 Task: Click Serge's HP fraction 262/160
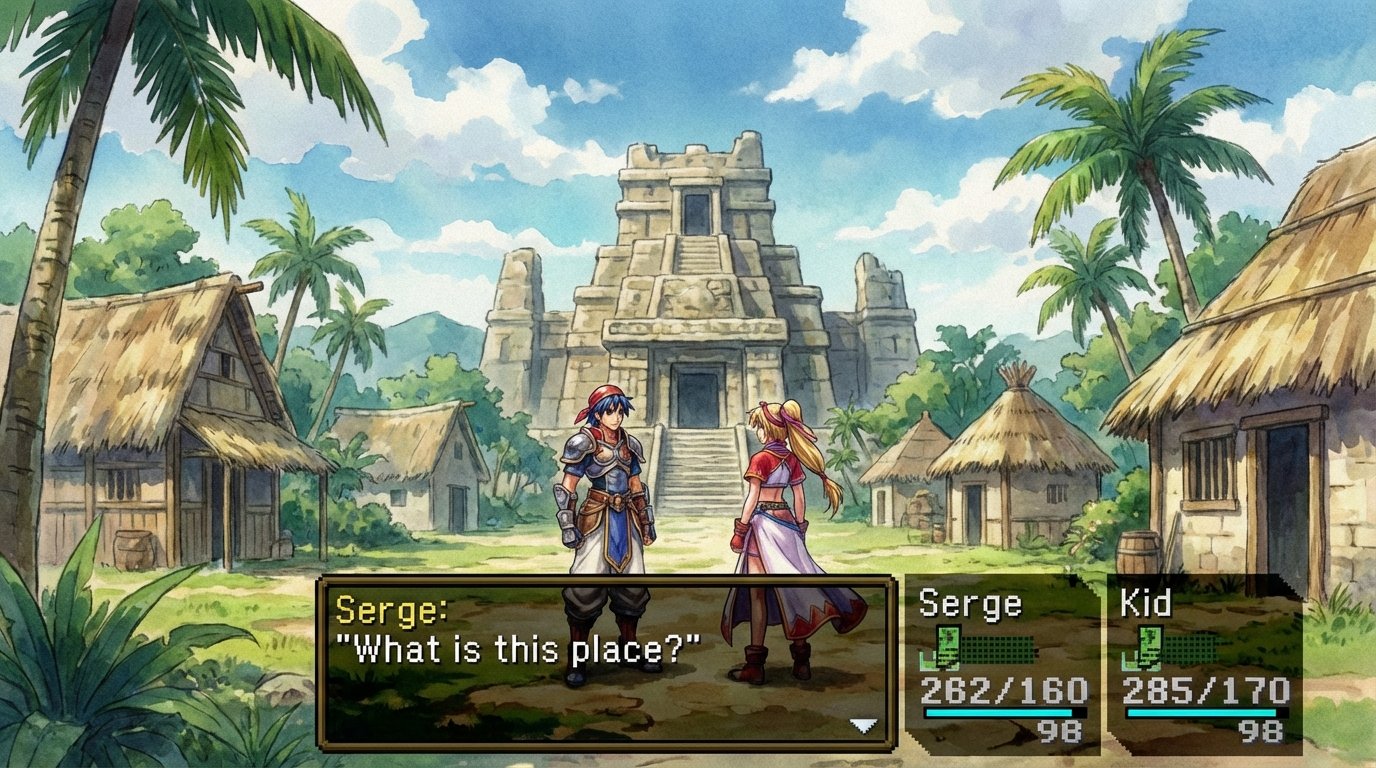pyautogui.click(x=1004, y=690)
